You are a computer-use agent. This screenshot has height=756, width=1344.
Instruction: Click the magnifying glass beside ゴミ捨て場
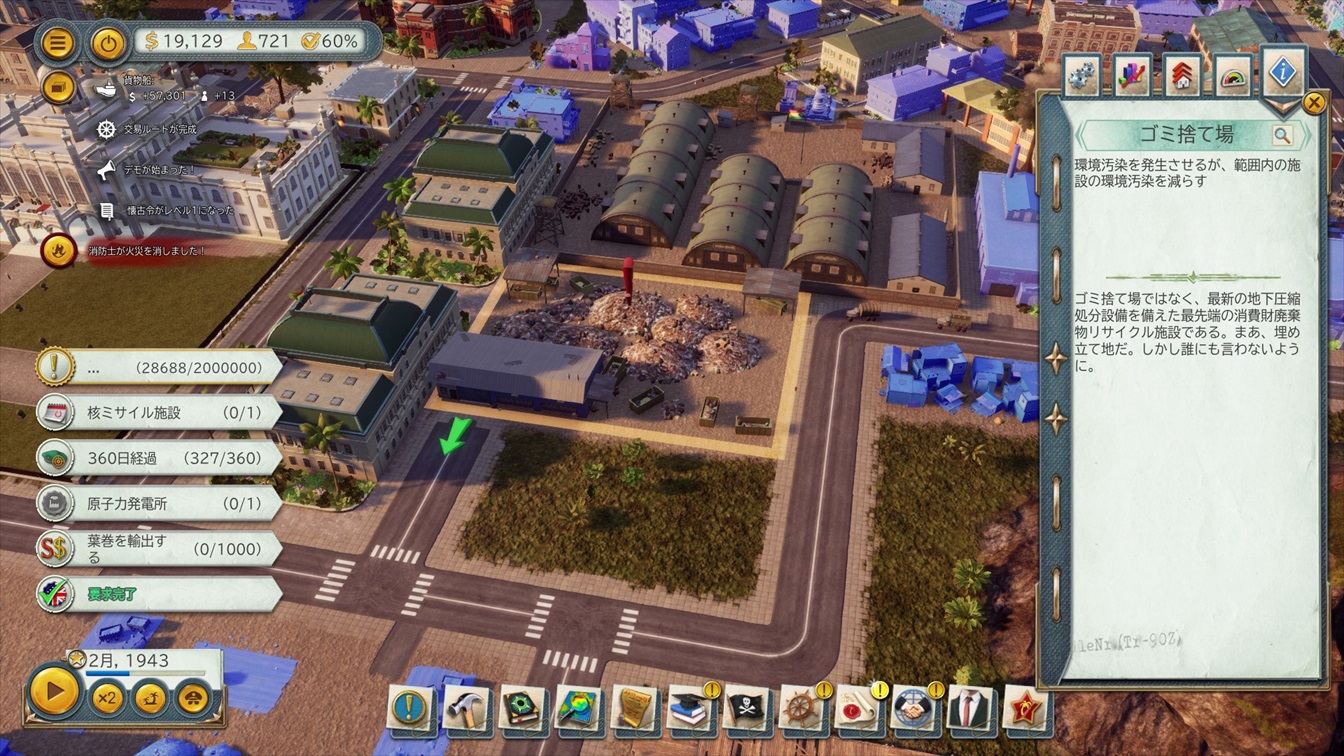point(1282,135)
